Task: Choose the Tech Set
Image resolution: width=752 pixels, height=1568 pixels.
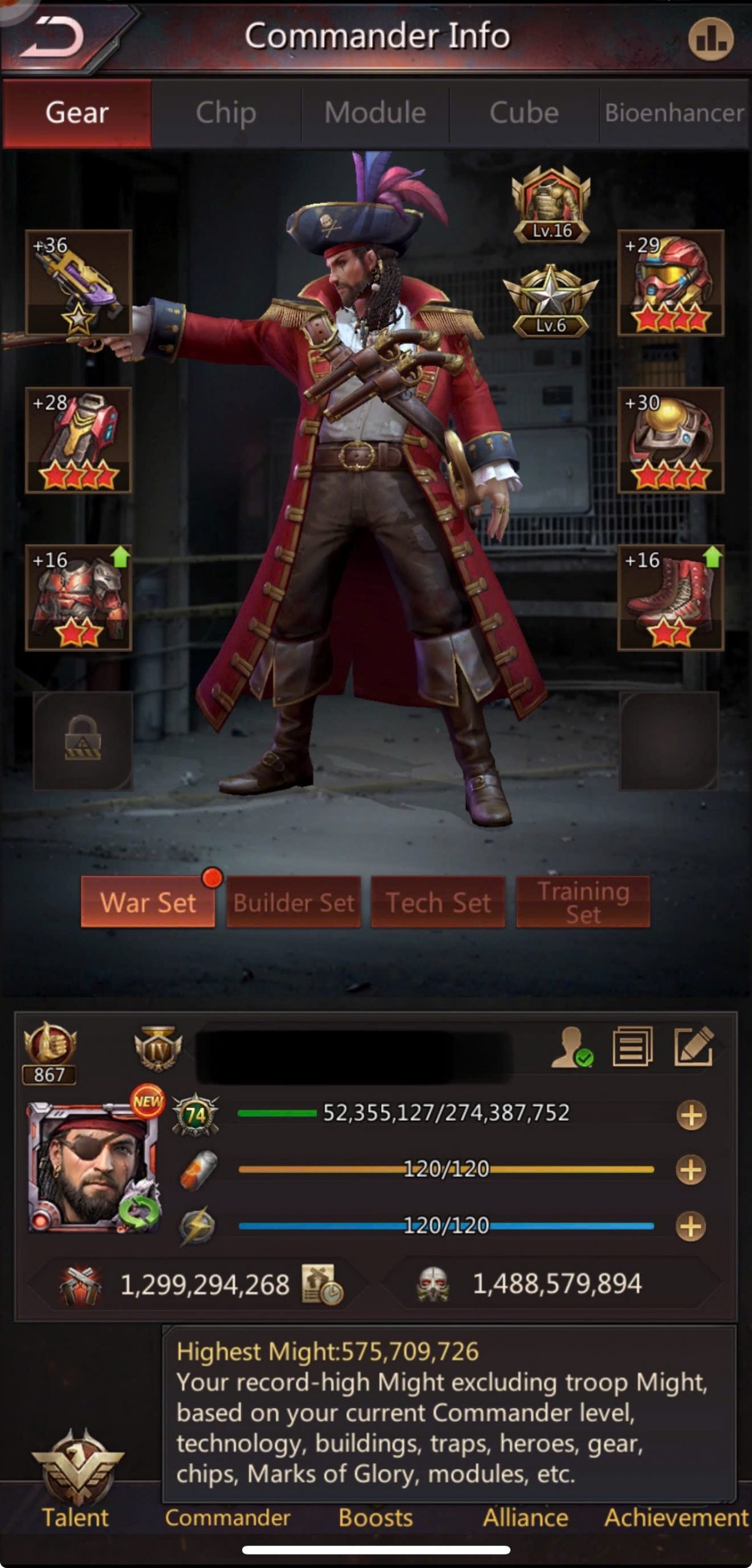Action: (x=438, y=902)
